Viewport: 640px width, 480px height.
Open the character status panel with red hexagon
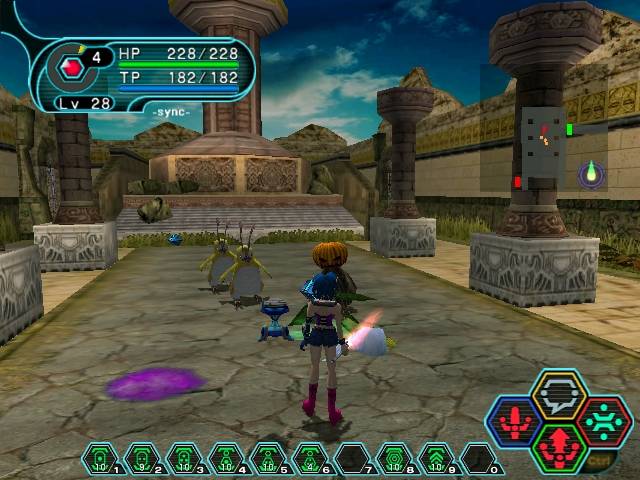pyautogui.click(x=72, y=69)
